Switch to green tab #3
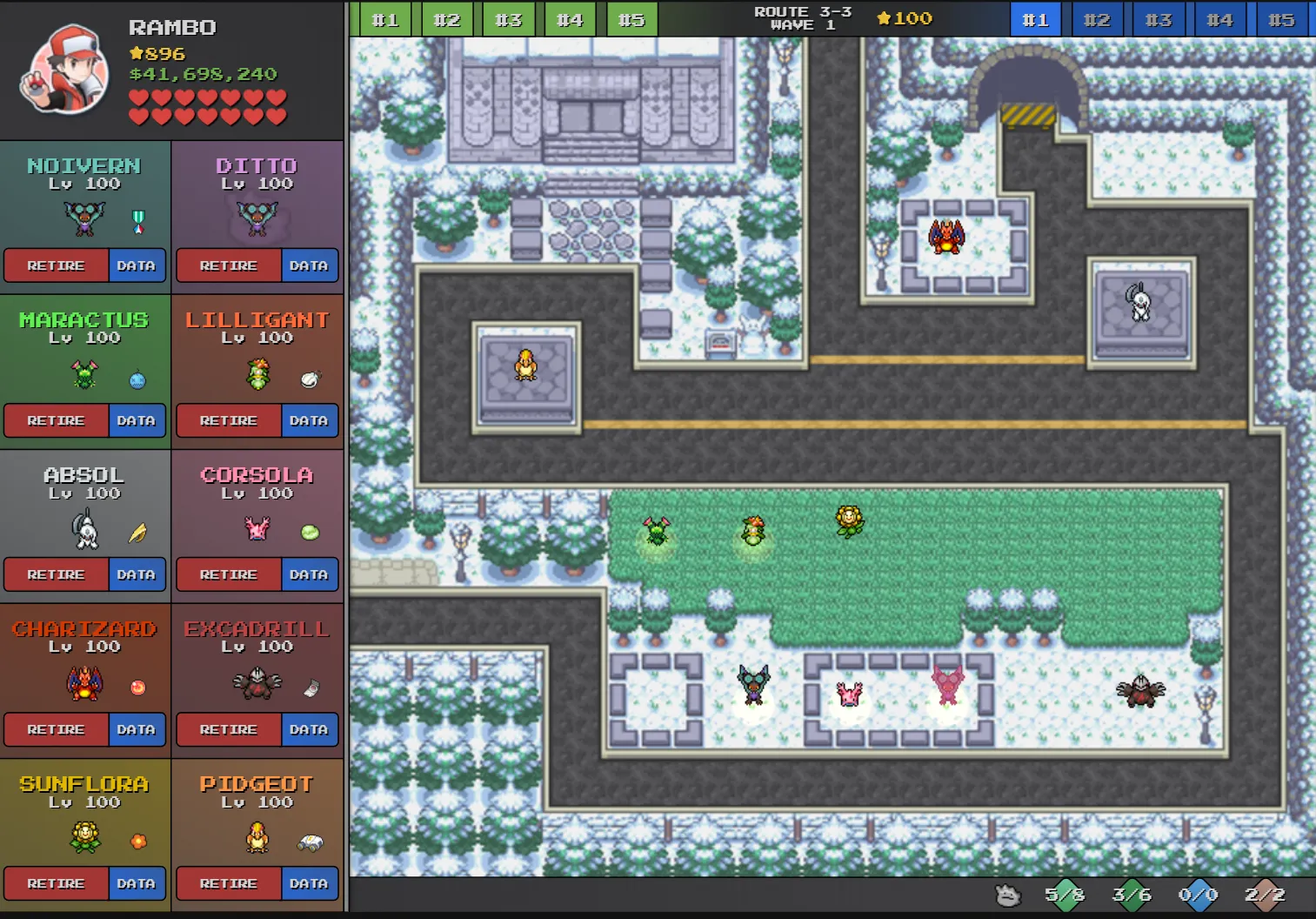This screenshot has width=1316, height=919. pos(508,19)
